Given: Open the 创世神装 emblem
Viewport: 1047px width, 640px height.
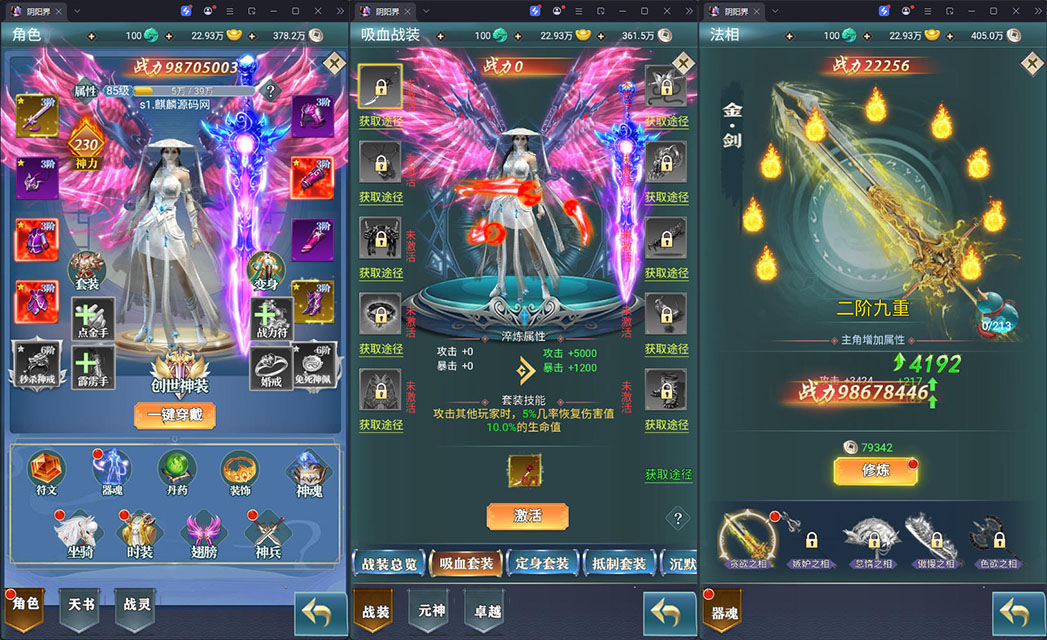Looking at the screenshot, I should [x=180, y=372].
